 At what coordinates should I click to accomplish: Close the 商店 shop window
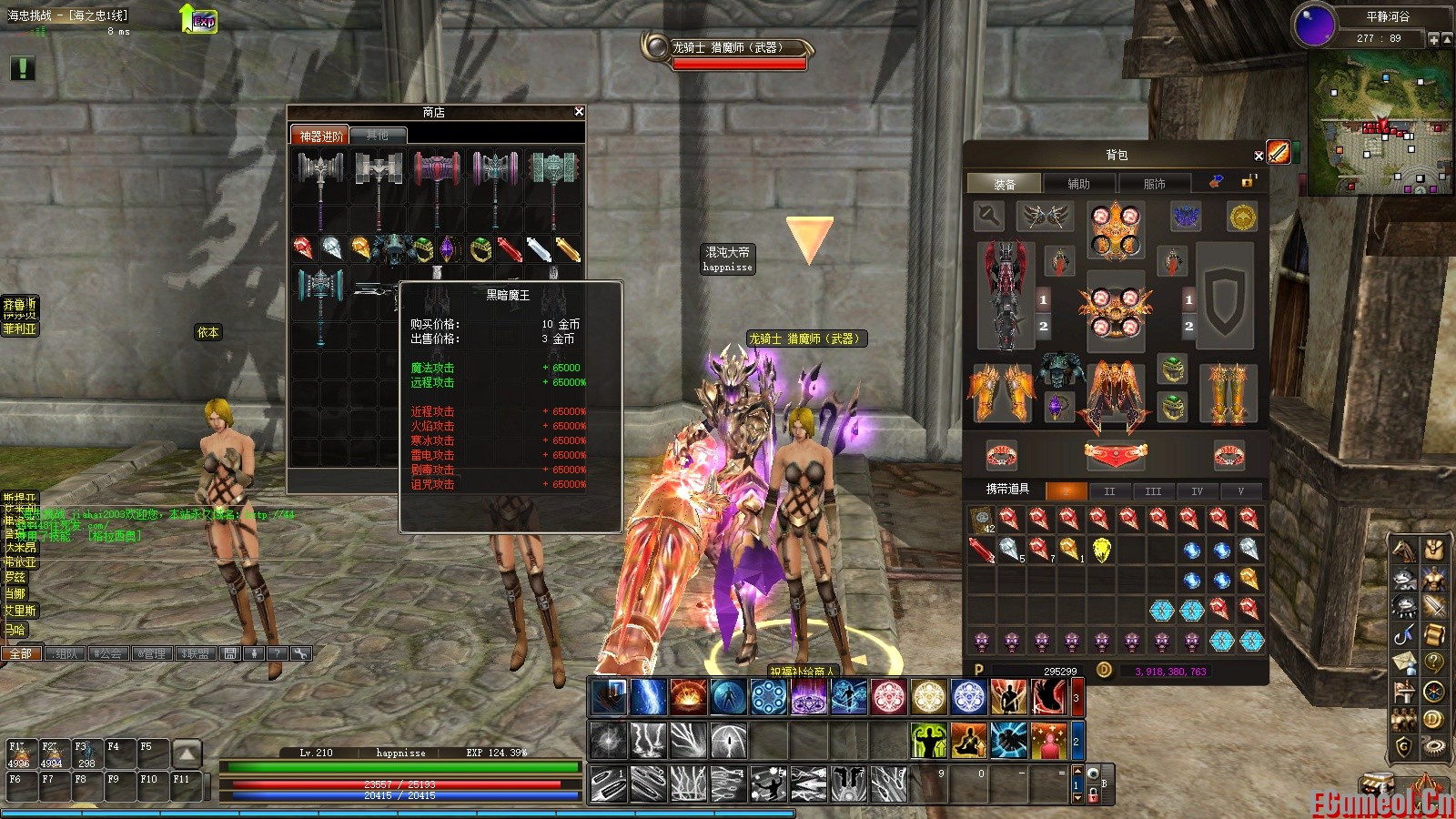[x=579, y=112]
